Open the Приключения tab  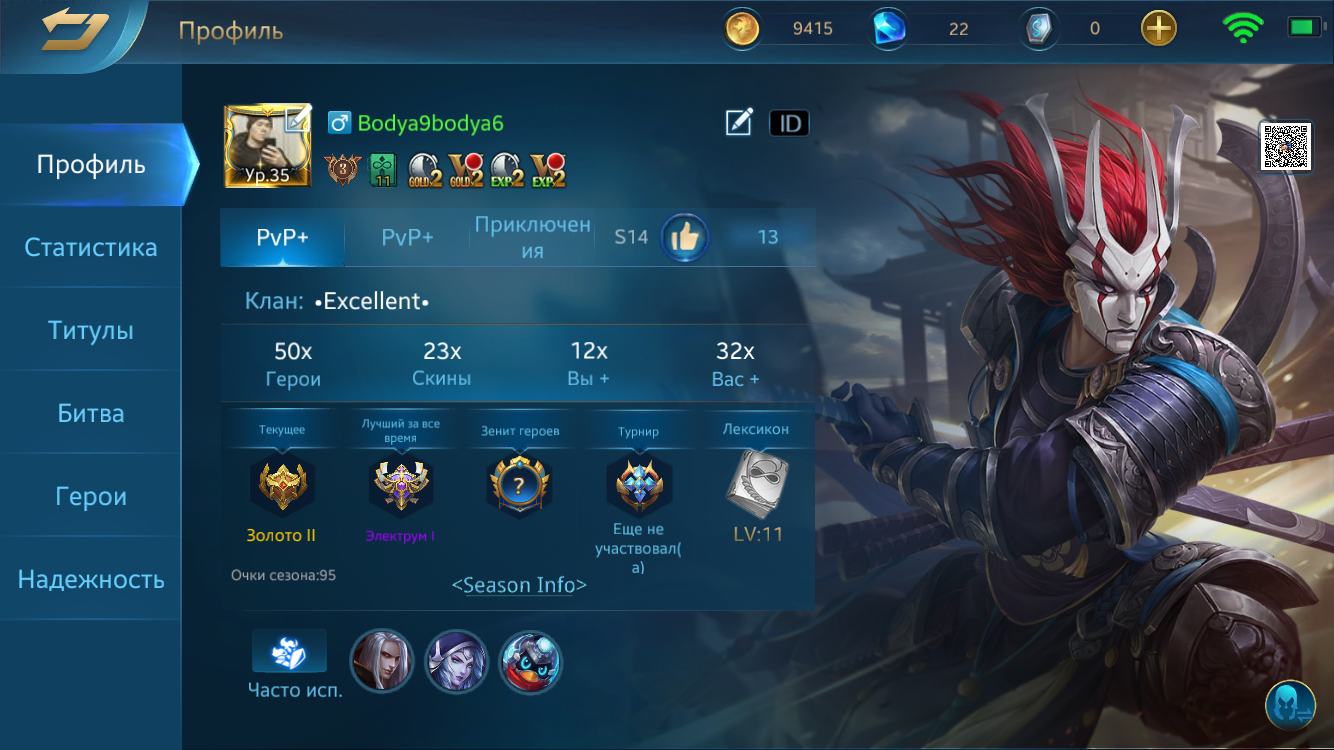(531, 237)
